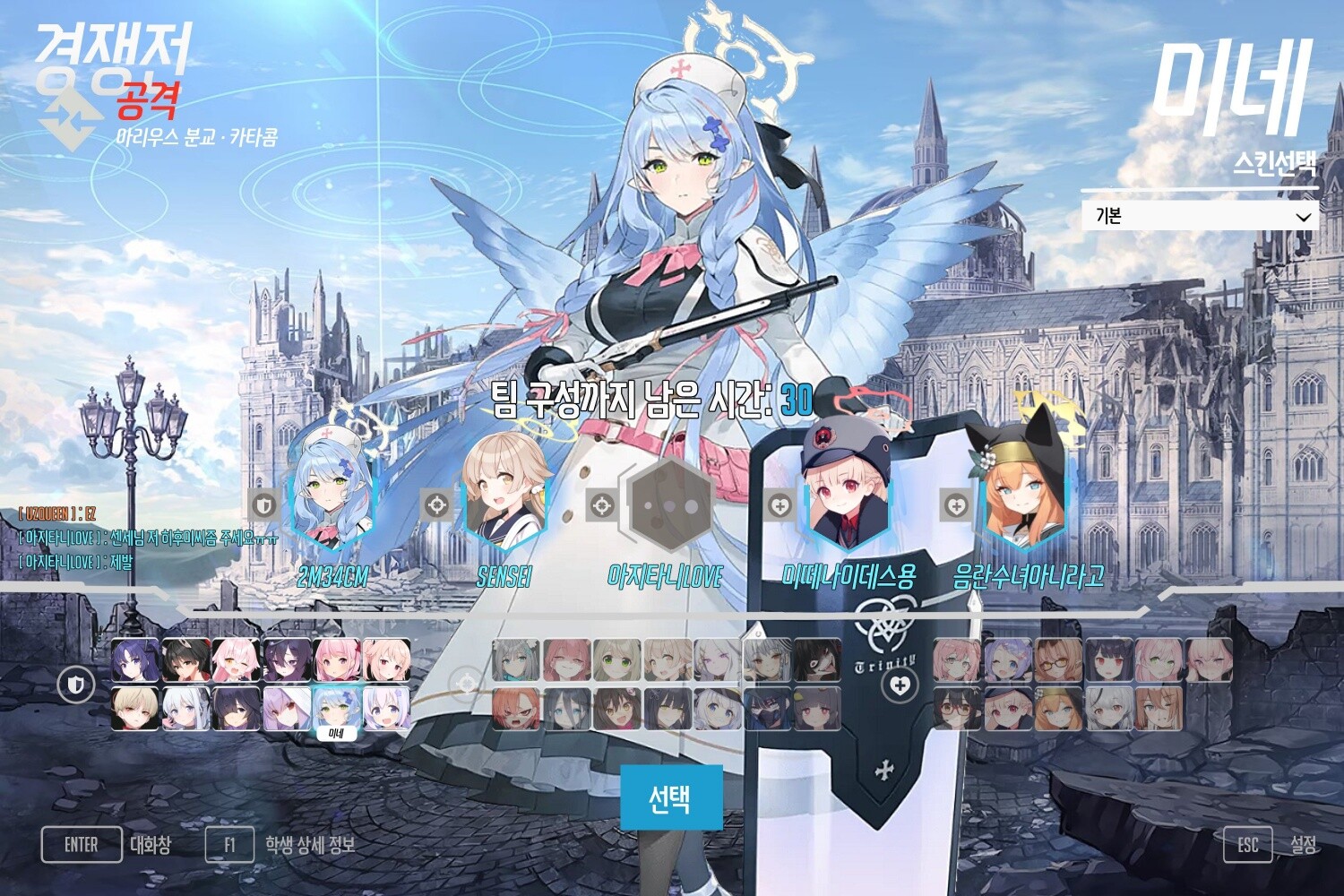Choose the purple-haired girl in the tank roster's first tile
Viewport: 1344px width, 896px height.
coord(136,661)
